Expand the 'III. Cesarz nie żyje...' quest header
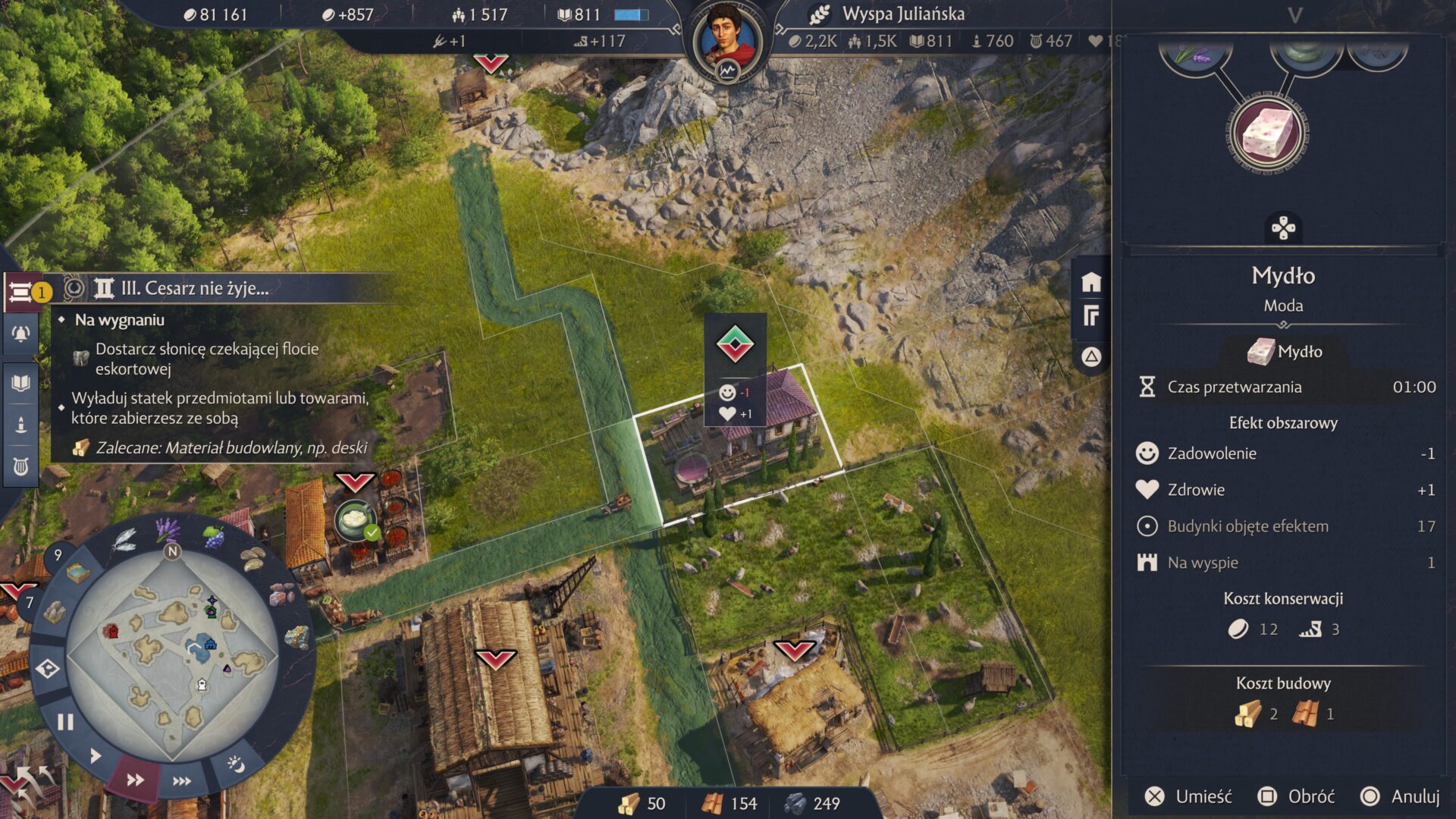 pos(194,288)
